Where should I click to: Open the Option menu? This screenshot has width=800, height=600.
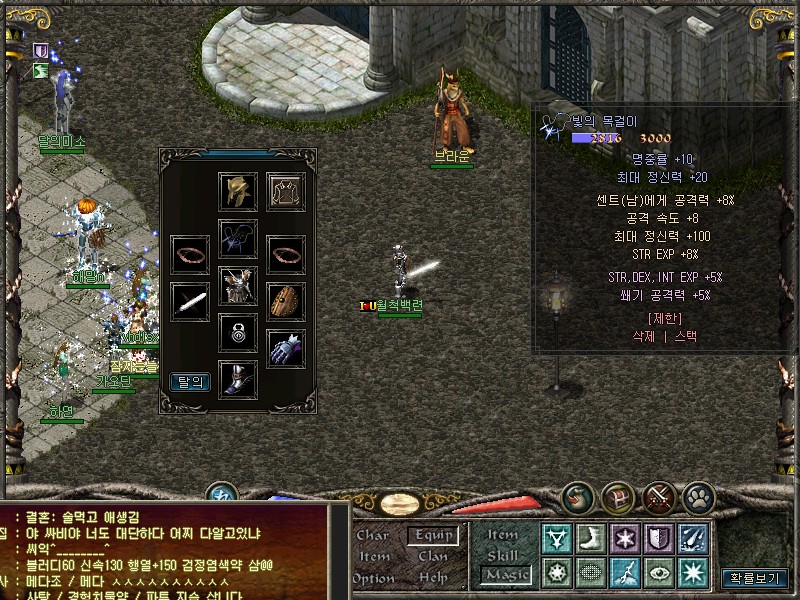coord(374,577)
